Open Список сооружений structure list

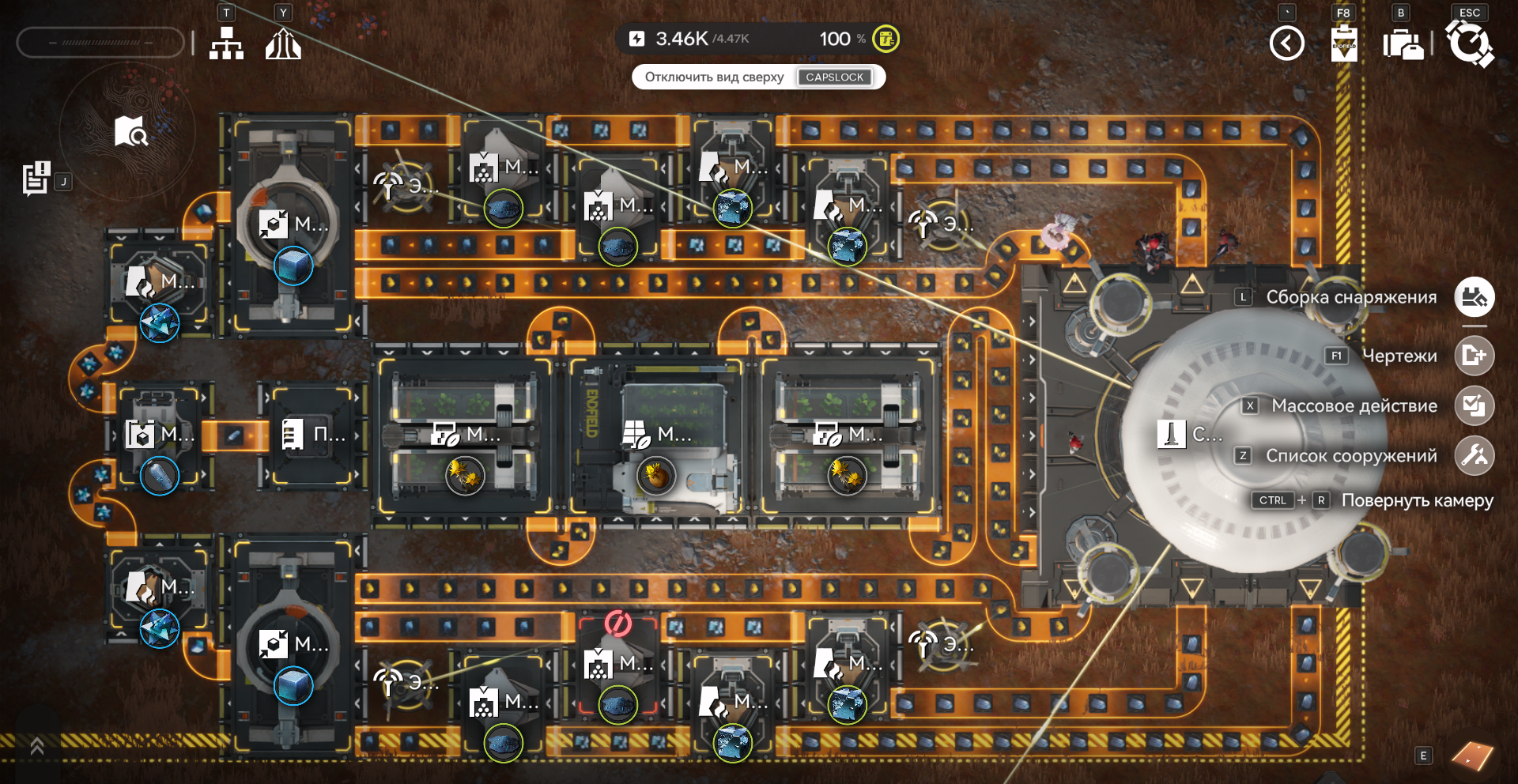(x=1474, y=455)
